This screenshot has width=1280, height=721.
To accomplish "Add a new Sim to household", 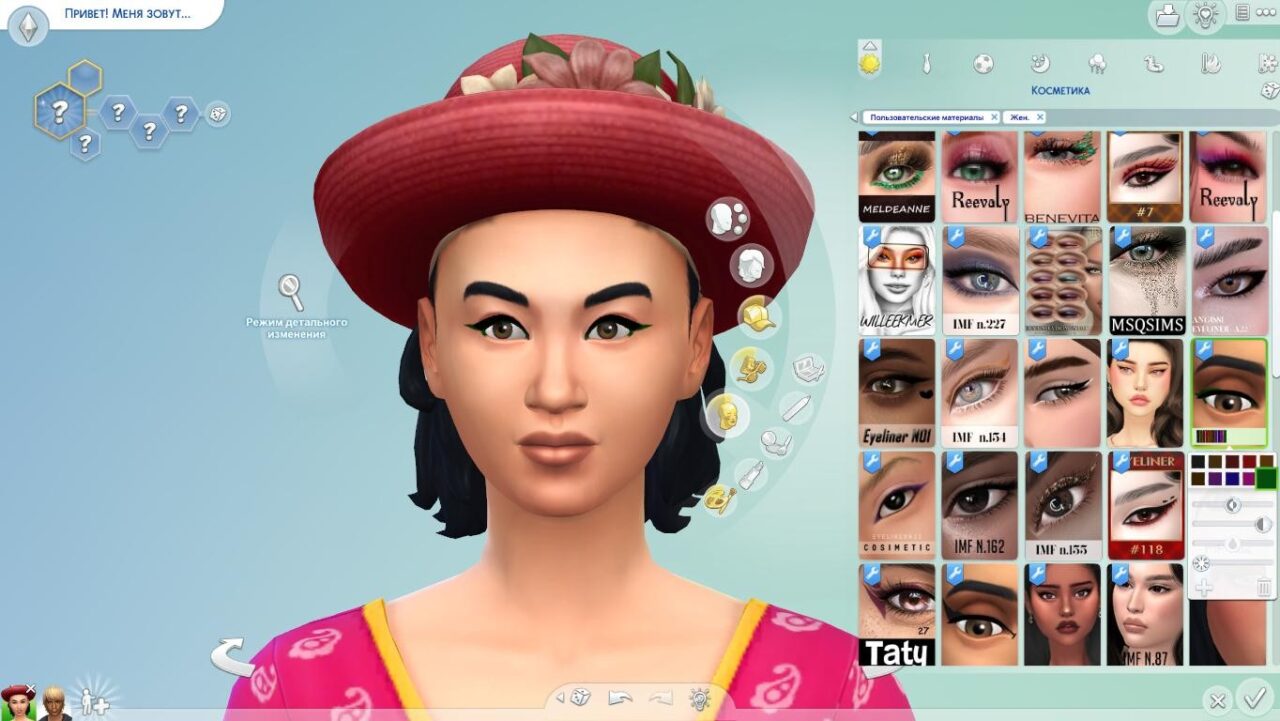I will tap(94, 700).
